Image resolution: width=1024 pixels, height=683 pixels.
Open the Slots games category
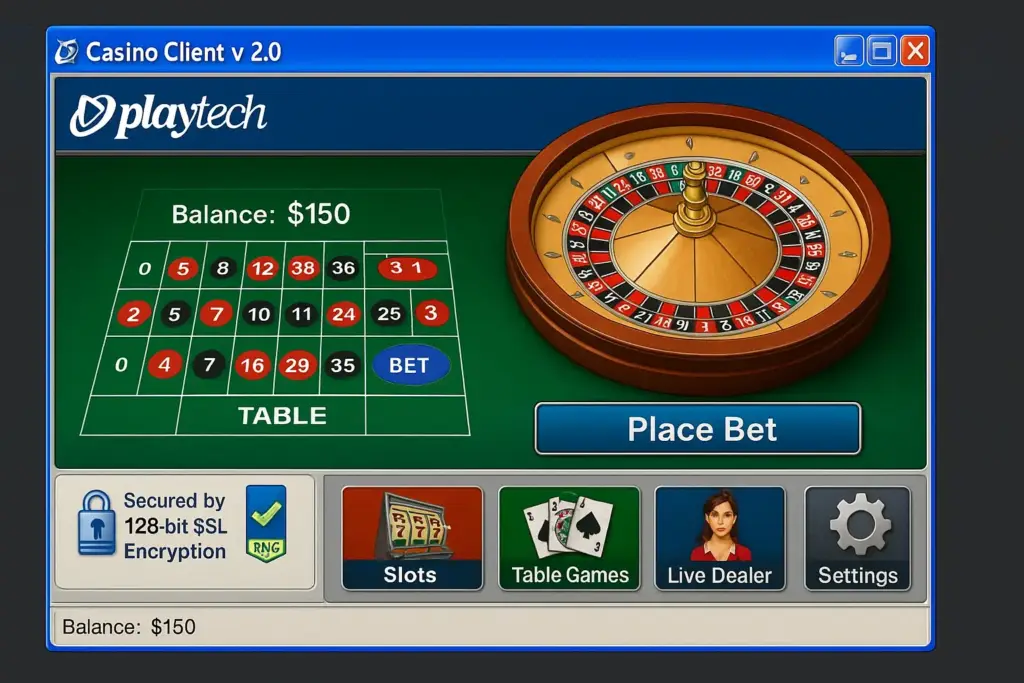point(412,538)
